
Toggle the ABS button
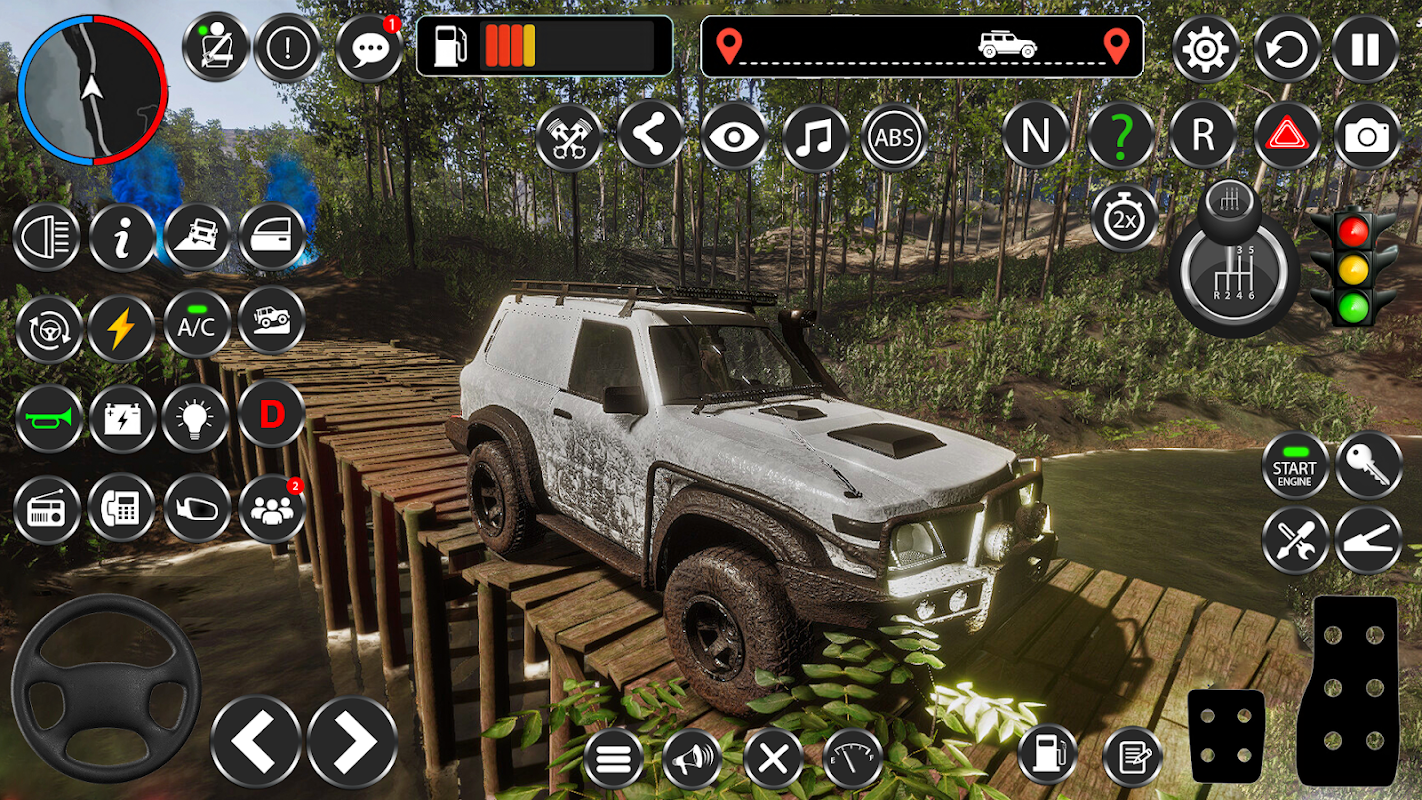click(894, 136)
